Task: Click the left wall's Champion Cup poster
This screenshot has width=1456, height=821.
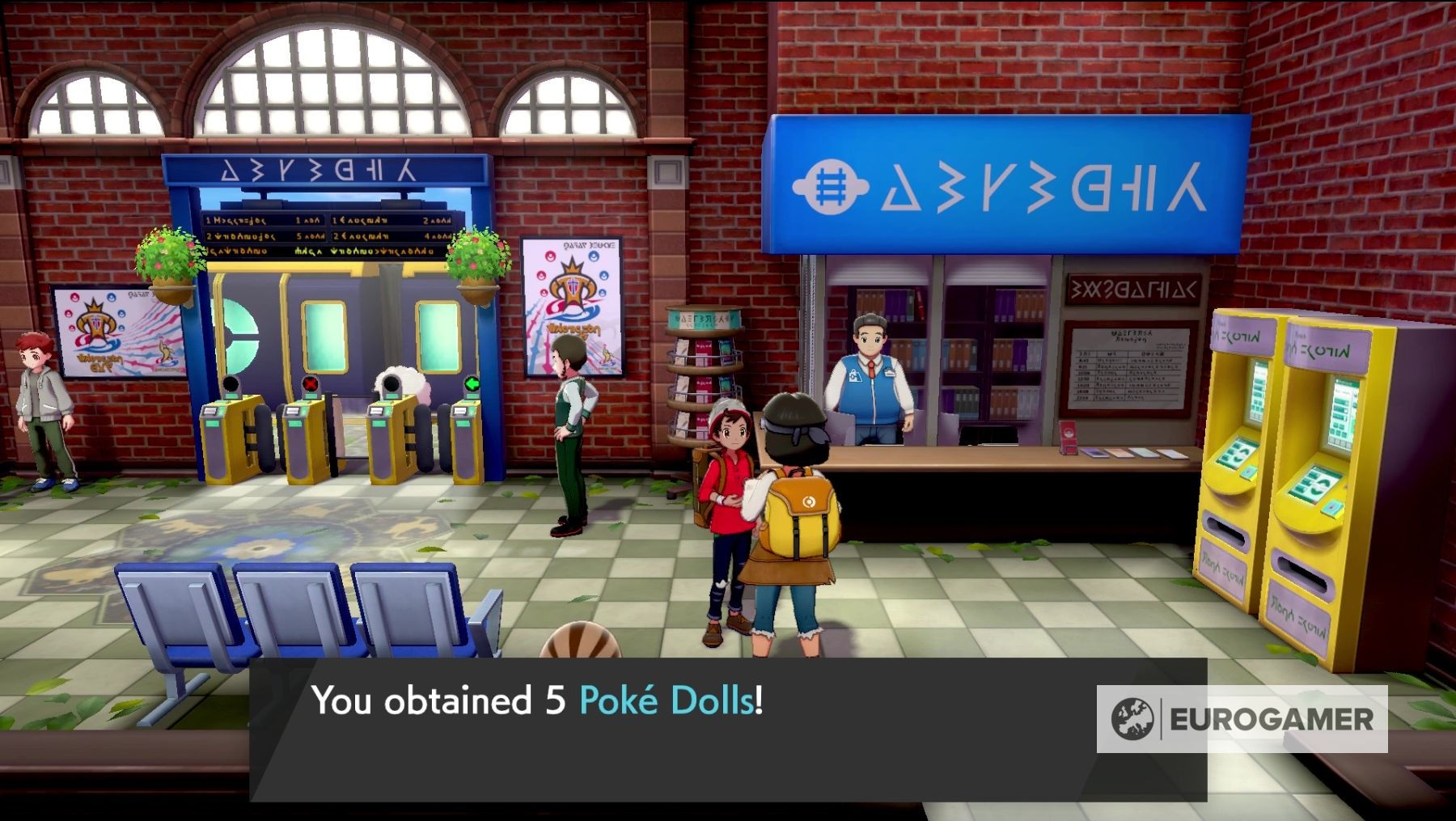Action: [120, 333]
